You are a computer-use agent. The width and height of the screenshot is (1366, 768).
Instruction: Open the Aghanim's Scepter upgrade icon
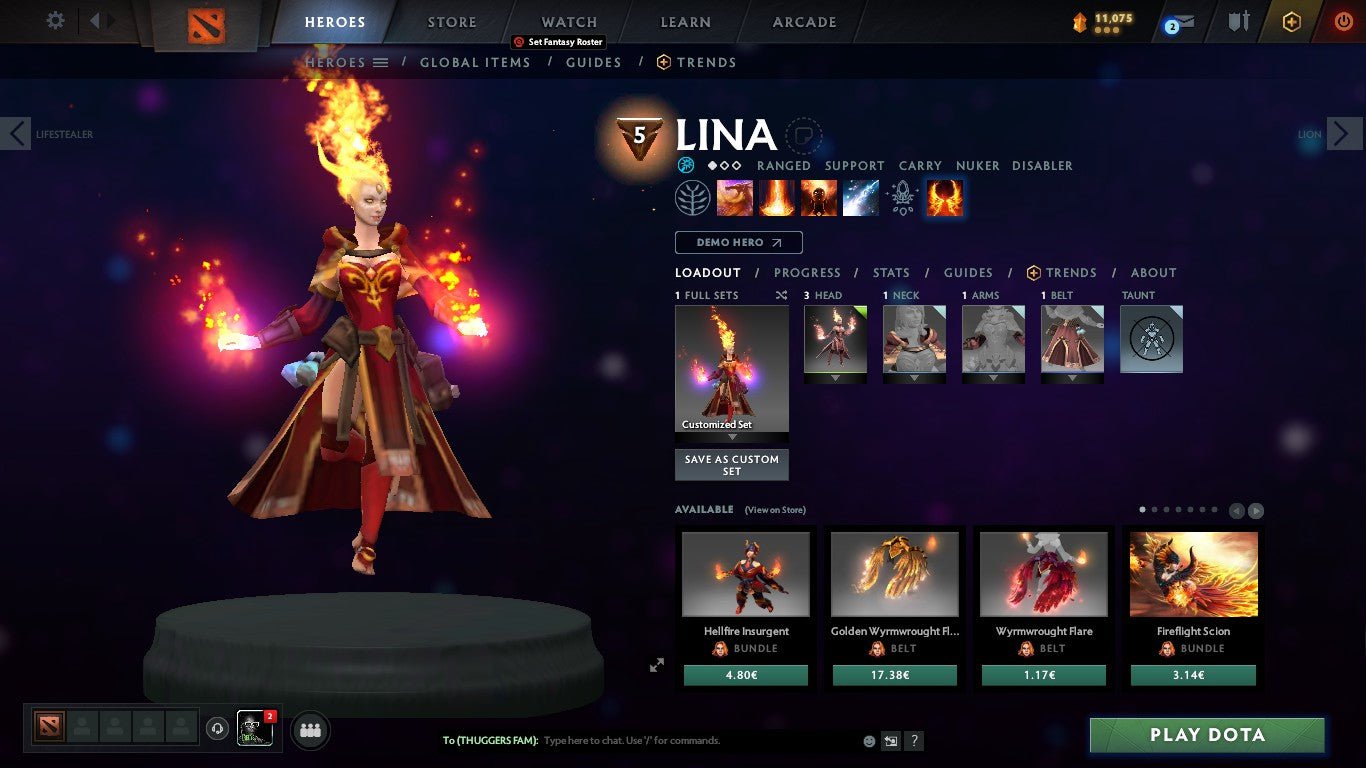(903, 197)
